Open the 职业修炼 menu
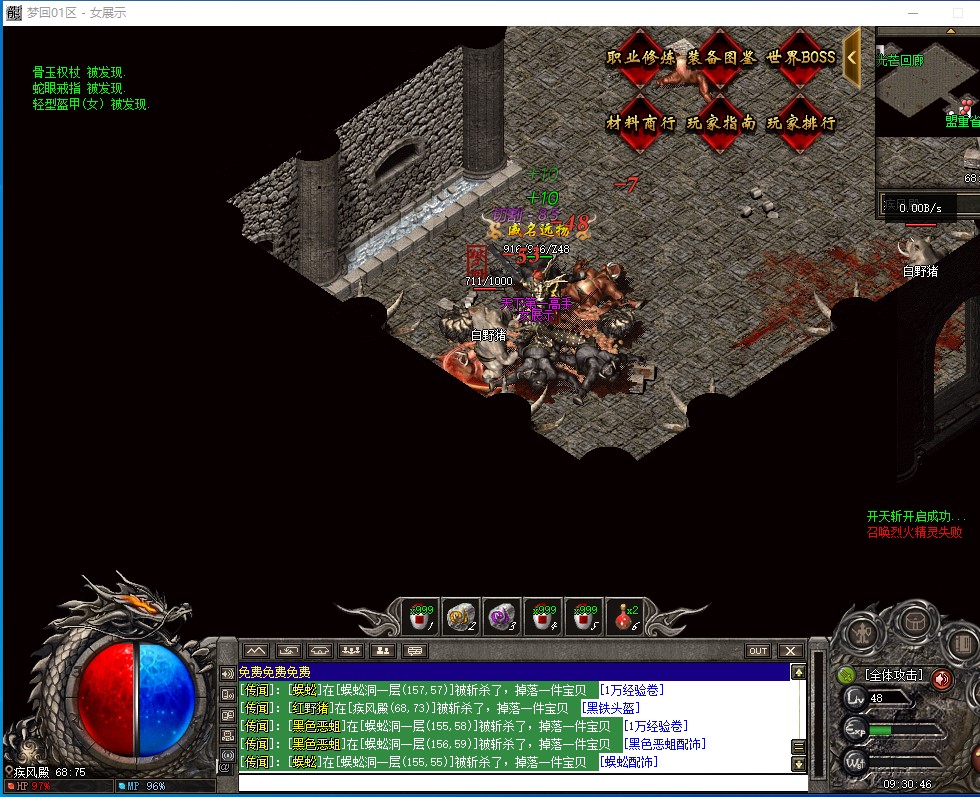The width and height of the screenshot is (980, 797). pyautogui.click(x=640, y=58)
